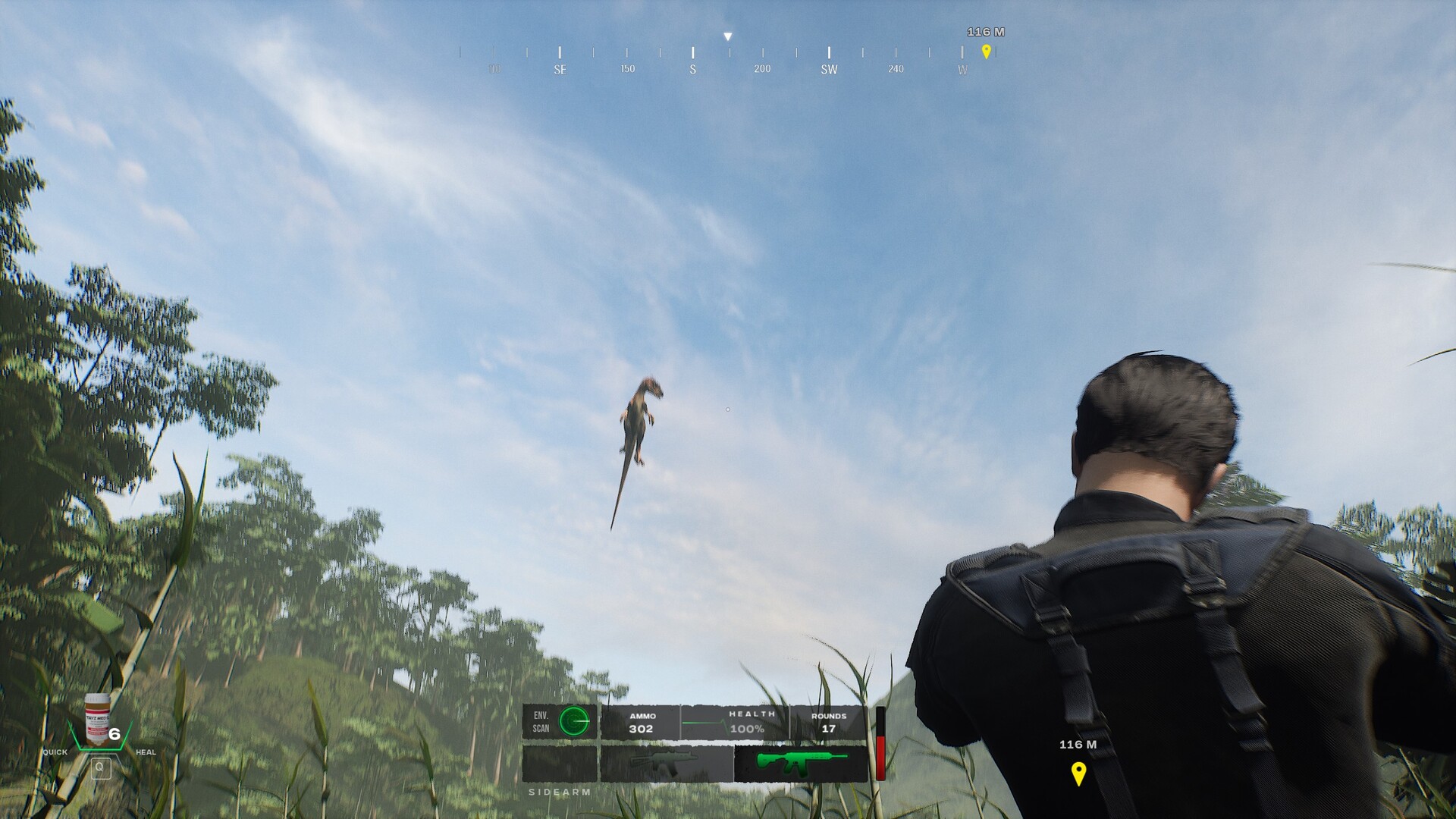The image size is (1456, 819).
Task: Select the empty sidearm slot
Action: pyautogui.click(x=560, y=763)
